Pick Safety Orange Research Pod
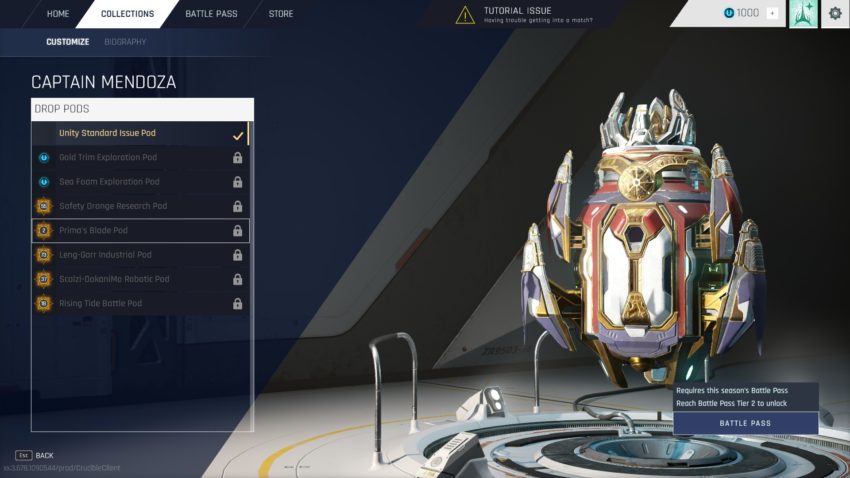 point(140,206)
